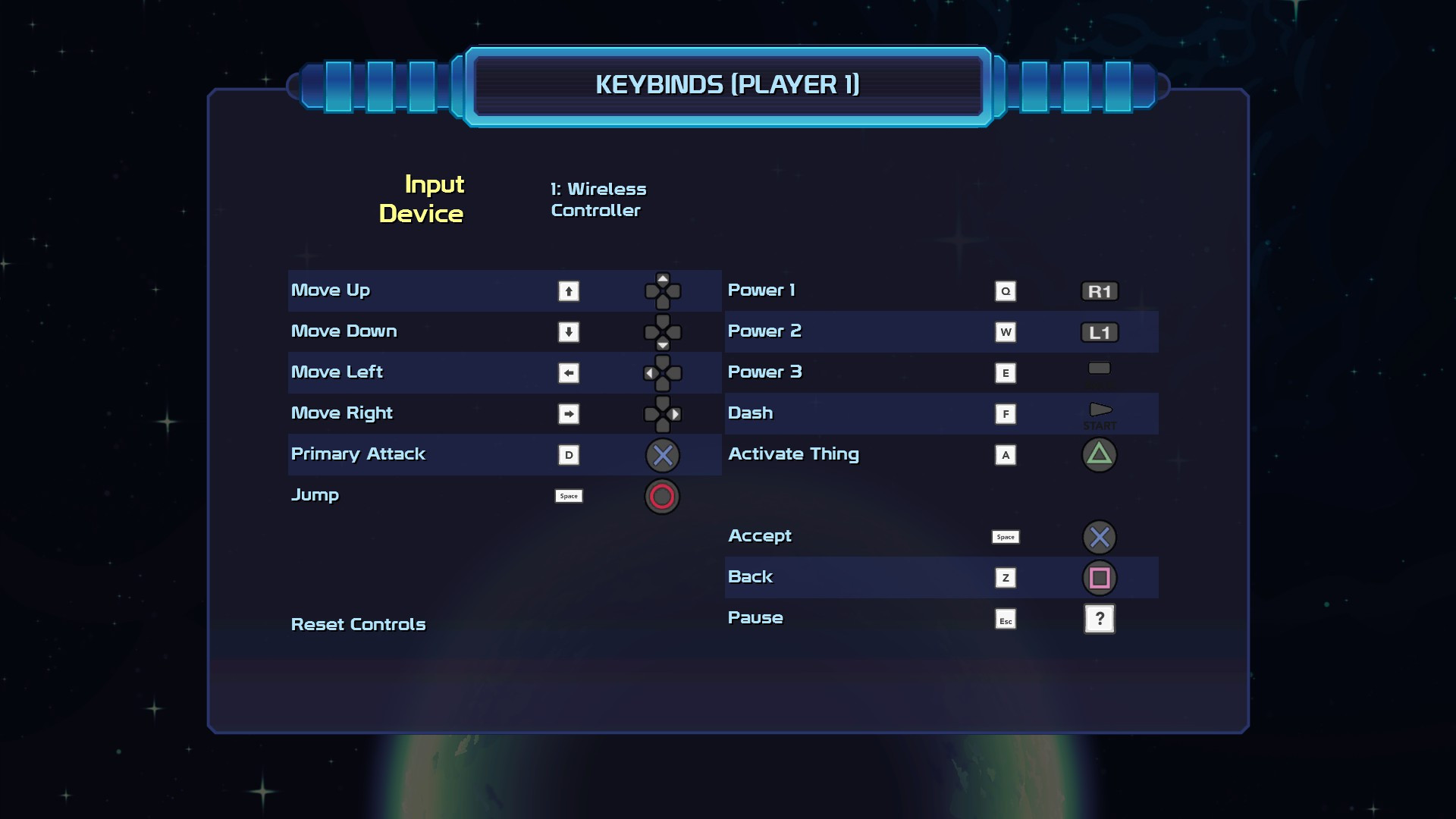This screenshot has width=1456, height=819.
Task: Select the green Triangle icon for Activate Thing
Action: [1100, 455]
